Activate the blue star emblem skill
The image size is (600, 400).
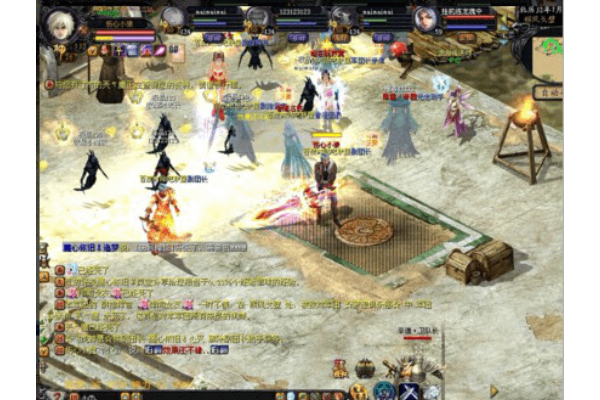click(385, 390)
